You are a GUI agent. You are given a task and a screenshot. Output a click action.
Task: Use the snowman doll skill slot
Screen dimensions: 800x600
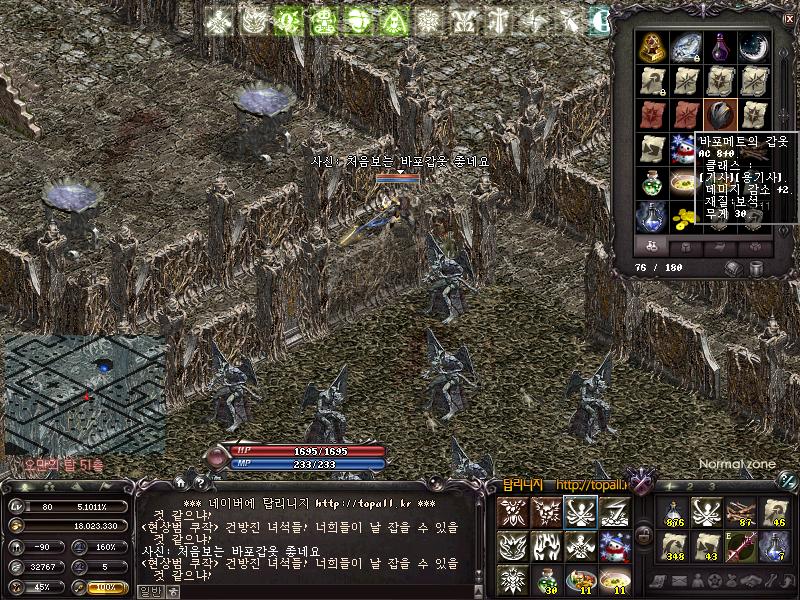(x=612, y=546)
